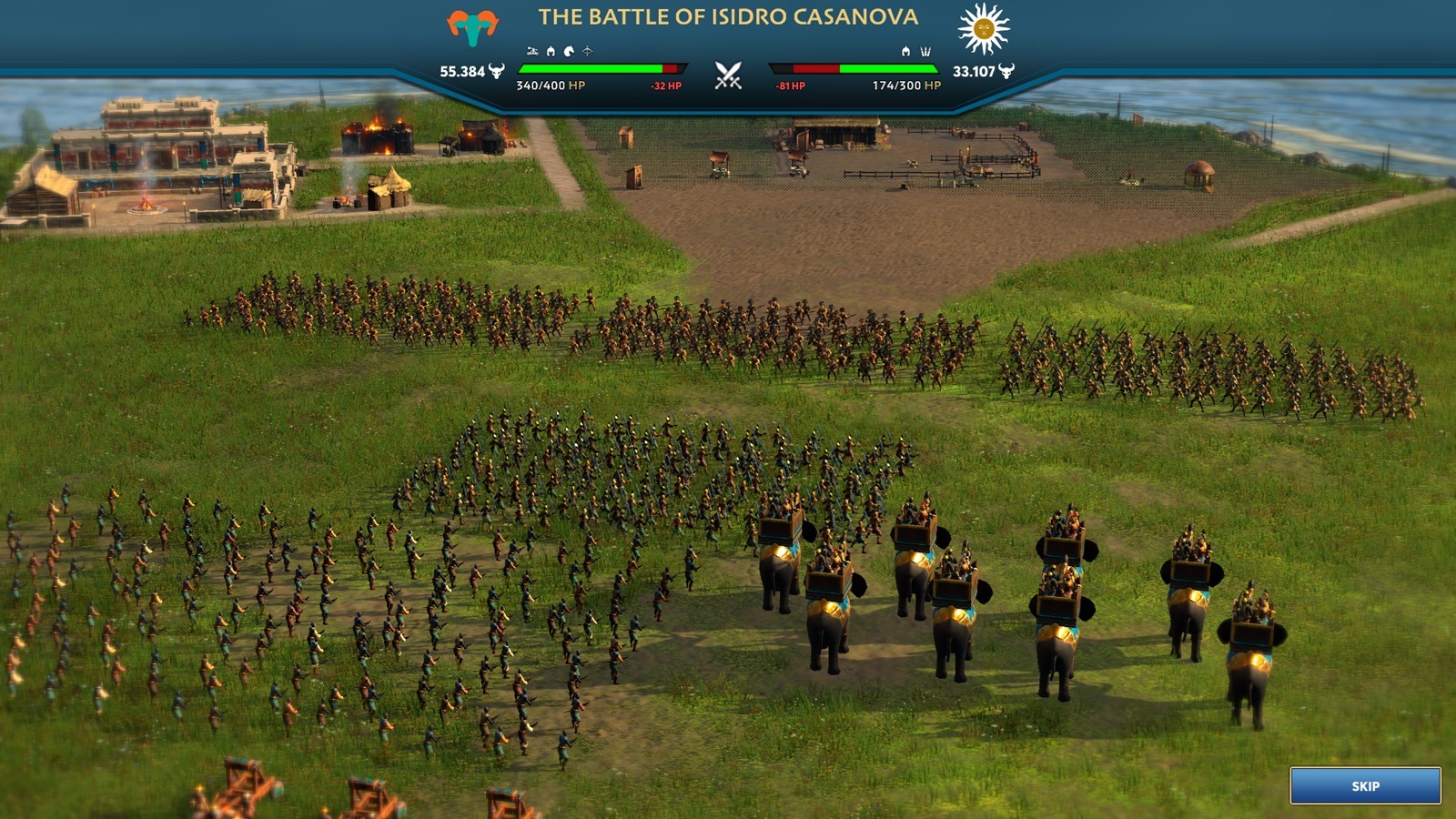The image size is (1456, 819).
Task: Click the defender's helmet infantry icon
Action: click(x=905, y=51)
